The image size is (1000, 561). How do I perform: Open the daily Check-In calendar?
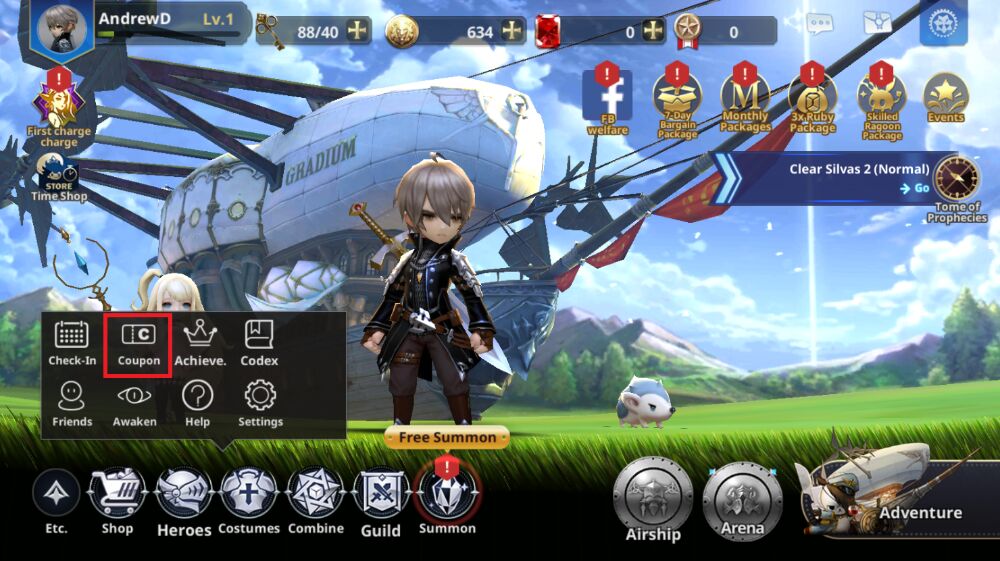coord(72,344)
